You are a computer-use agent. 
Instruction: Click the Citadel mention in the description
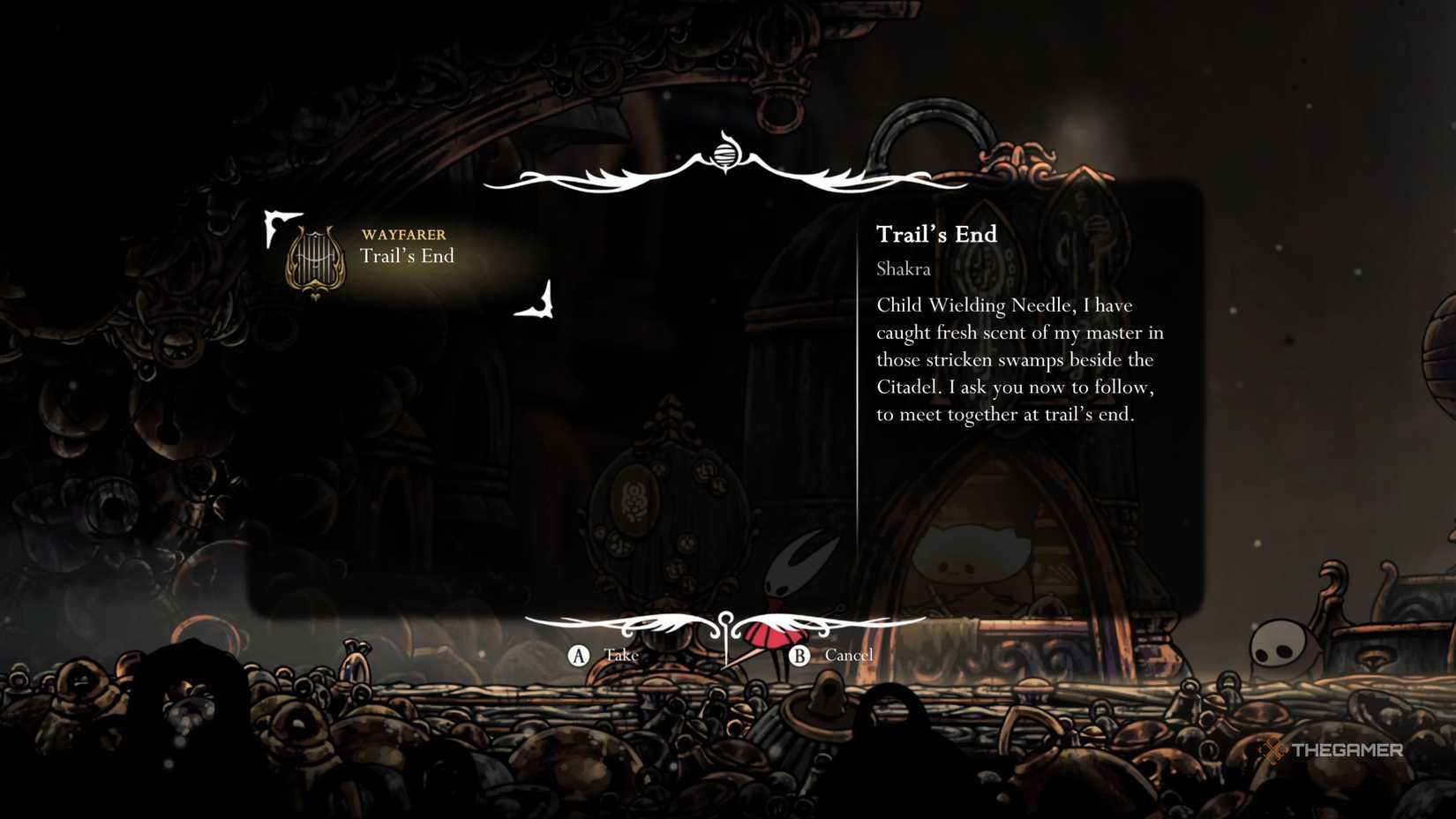(910, 387)
